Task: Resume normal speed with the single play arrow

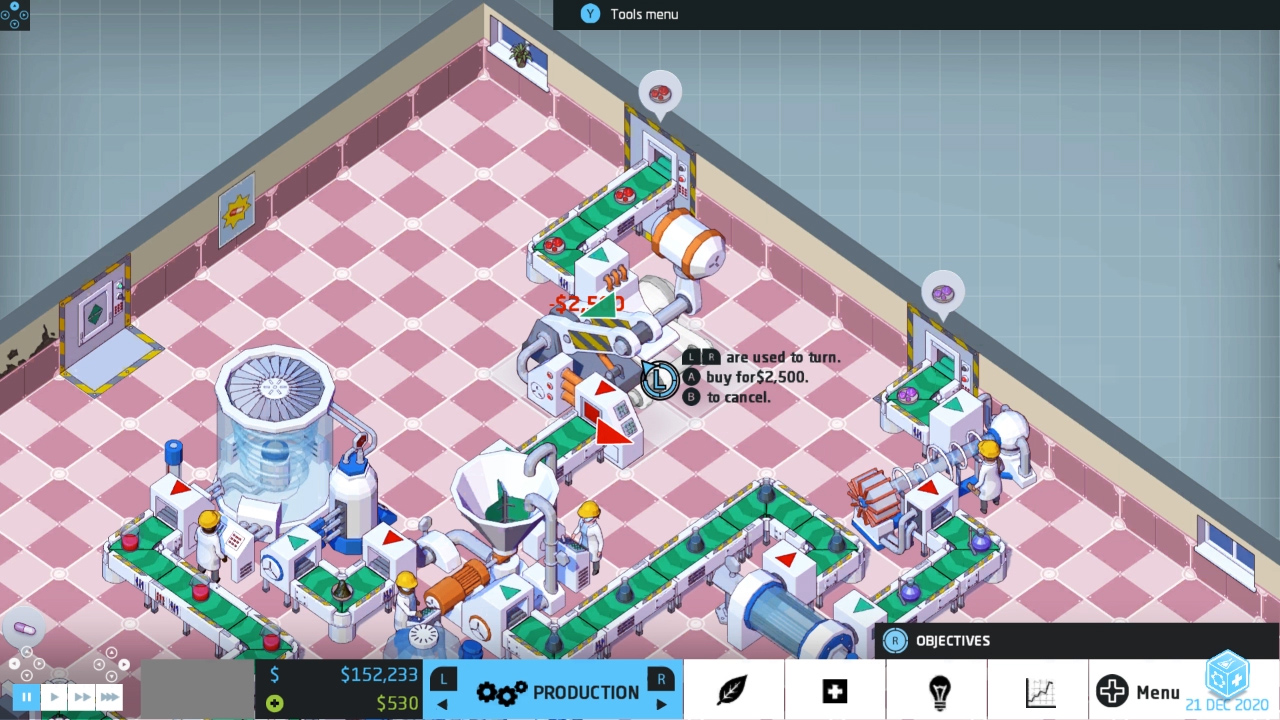Action: (55, 696)
